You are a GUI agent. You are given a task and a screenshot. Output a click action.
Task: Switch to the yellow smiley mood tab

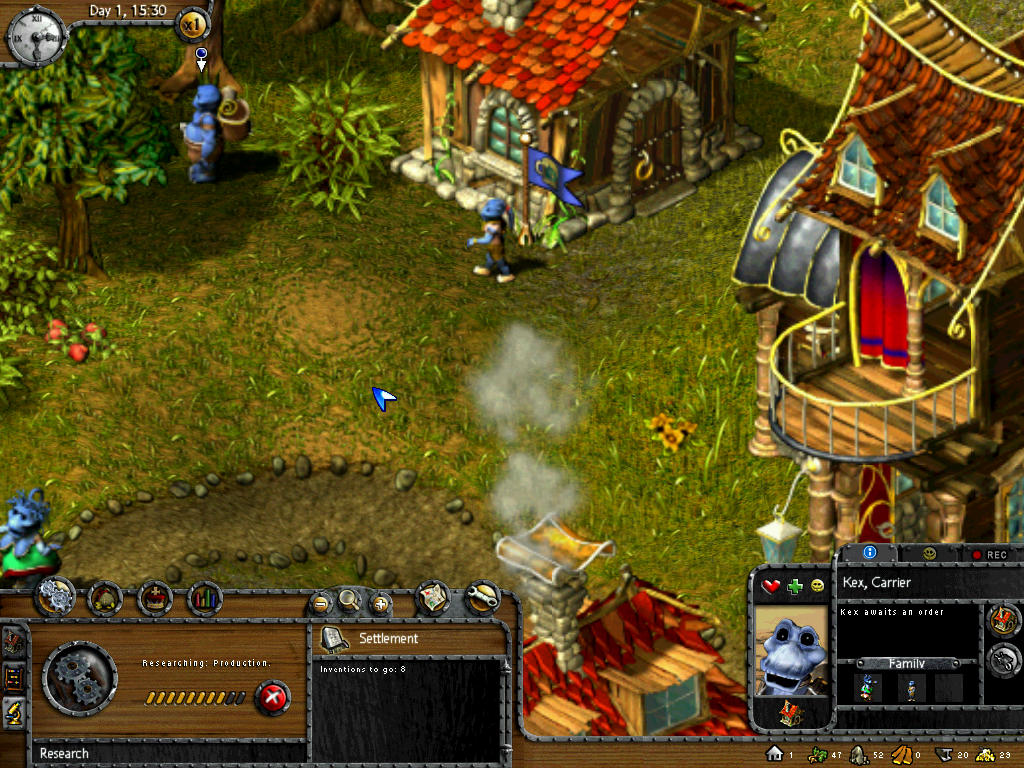[929, 553]
